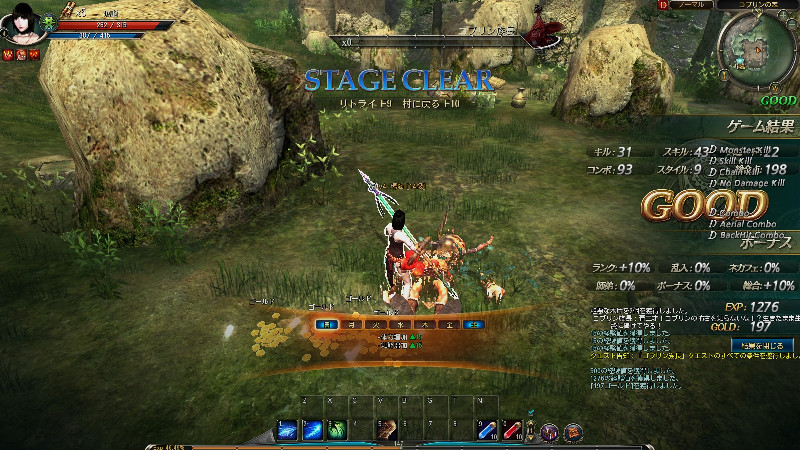Screen dimensions: 800x450
Task: Select the highlighted day tab in reward bar
Action: [x=325, y=324]
